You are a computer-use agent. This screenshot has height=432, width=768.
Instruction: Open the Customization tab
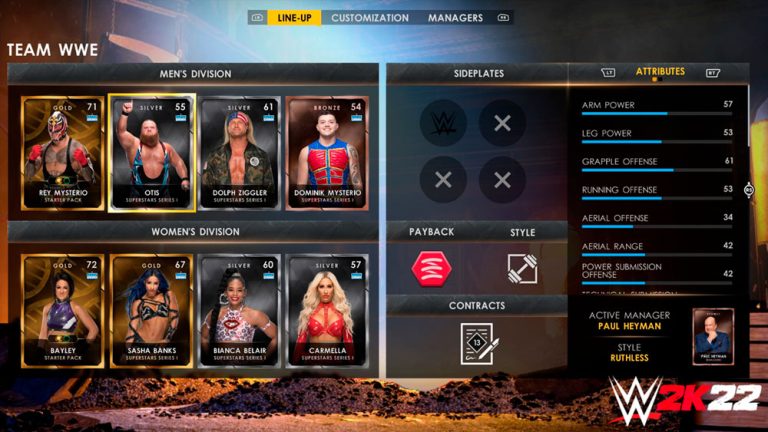click(370, 18)
